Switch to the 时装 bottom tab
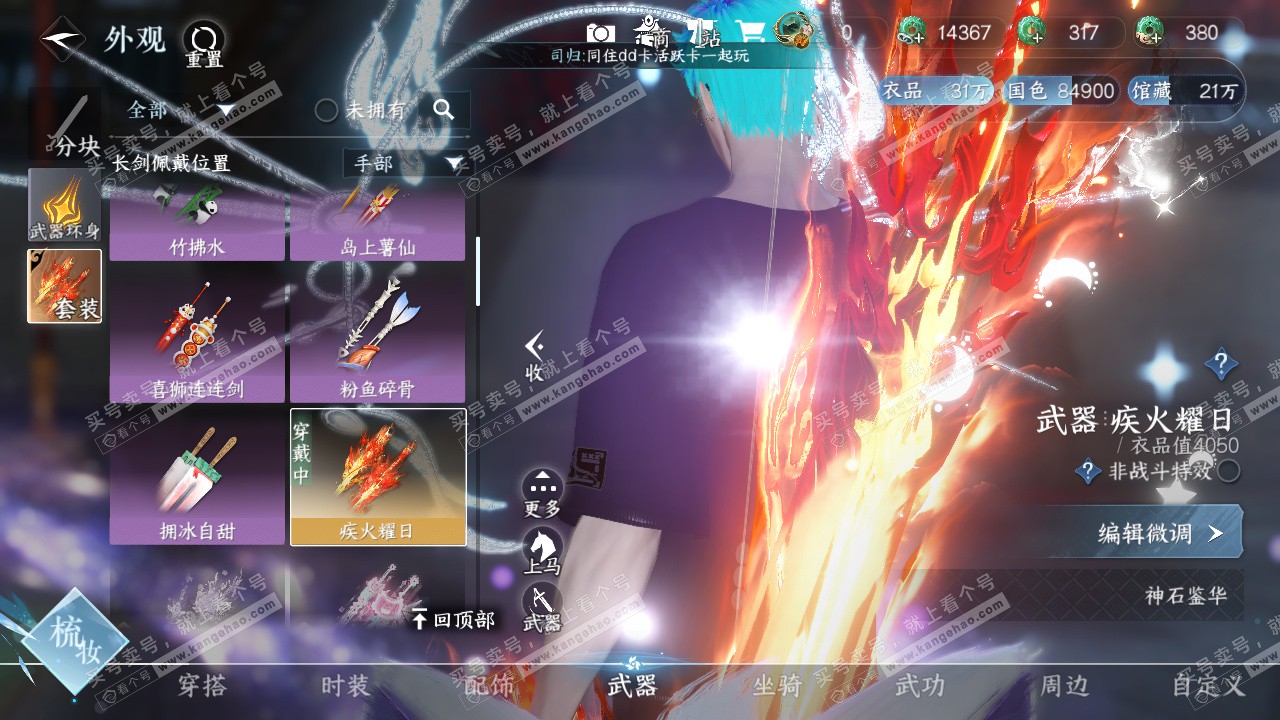Viewport: 1280px width, 720px height. [x=345, y=685]
